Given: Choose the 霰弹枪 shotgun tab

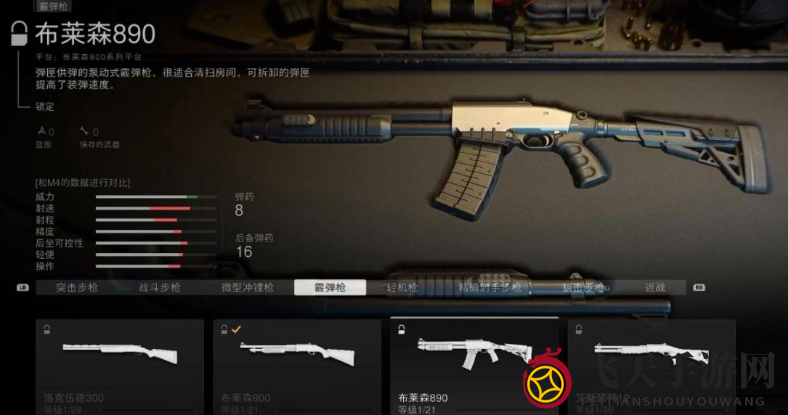Looking at the screenshot, I should click(x=329, y=287).
